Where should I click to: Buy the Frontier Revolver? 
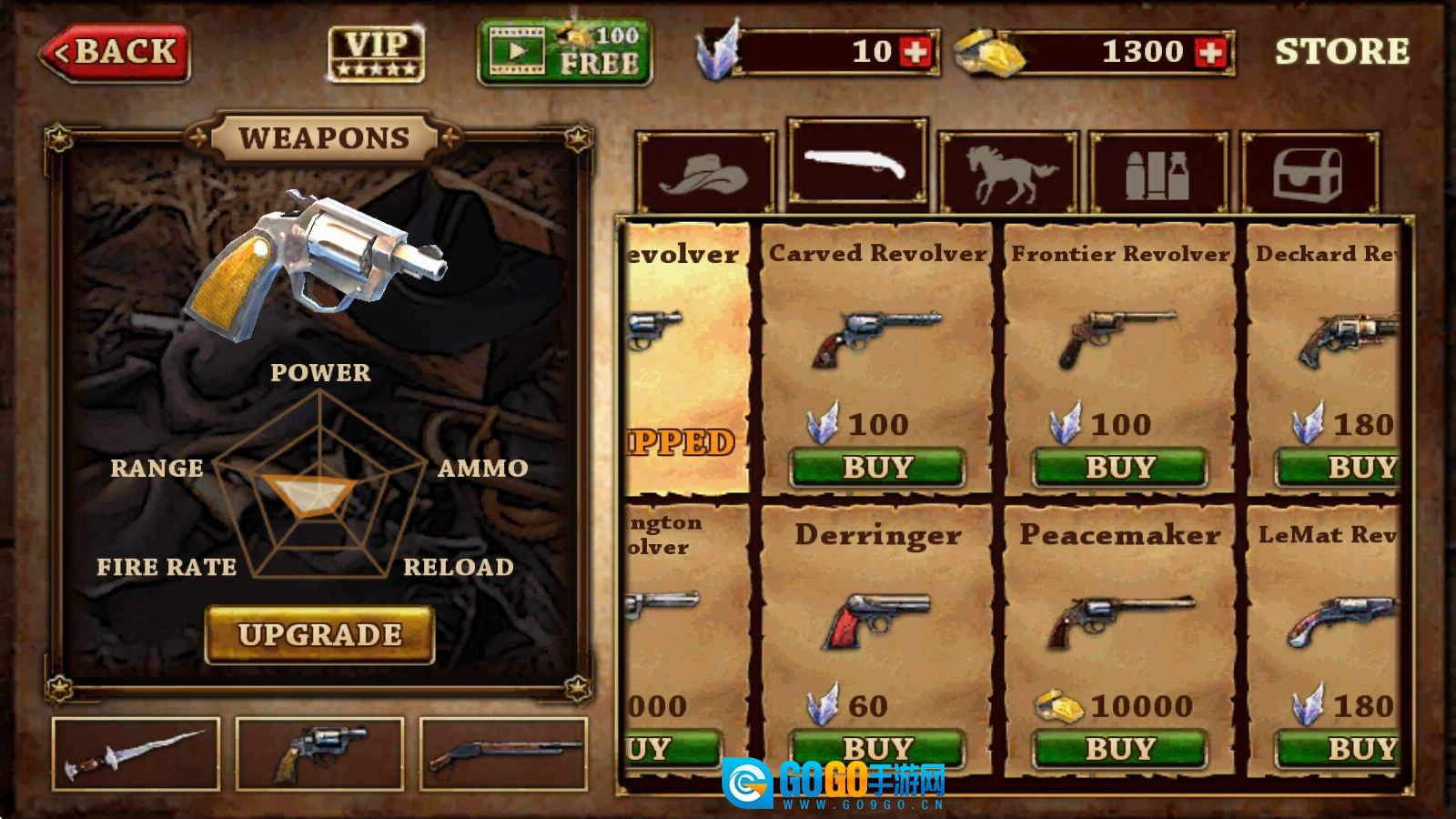pos(1119,467)
